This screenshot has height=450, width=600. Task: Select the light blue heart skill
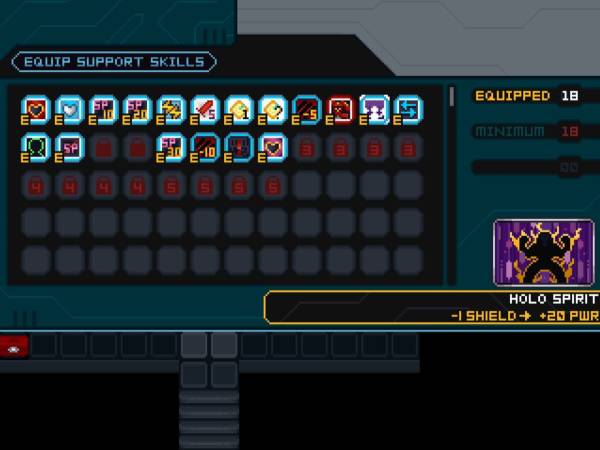[71, 108]
